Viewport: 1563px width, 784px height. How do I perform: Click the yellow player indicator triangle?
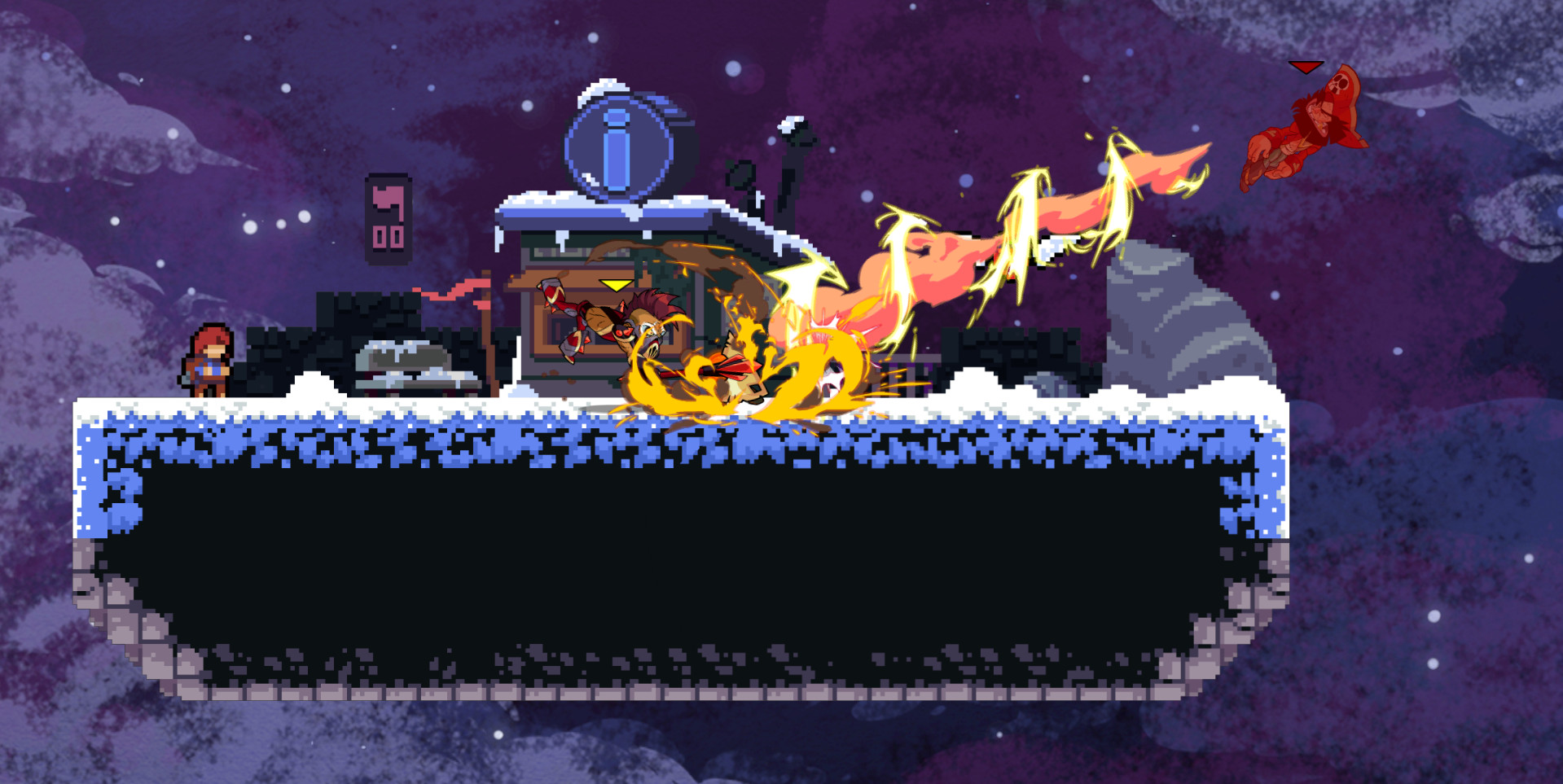click(x=615, y=285)
